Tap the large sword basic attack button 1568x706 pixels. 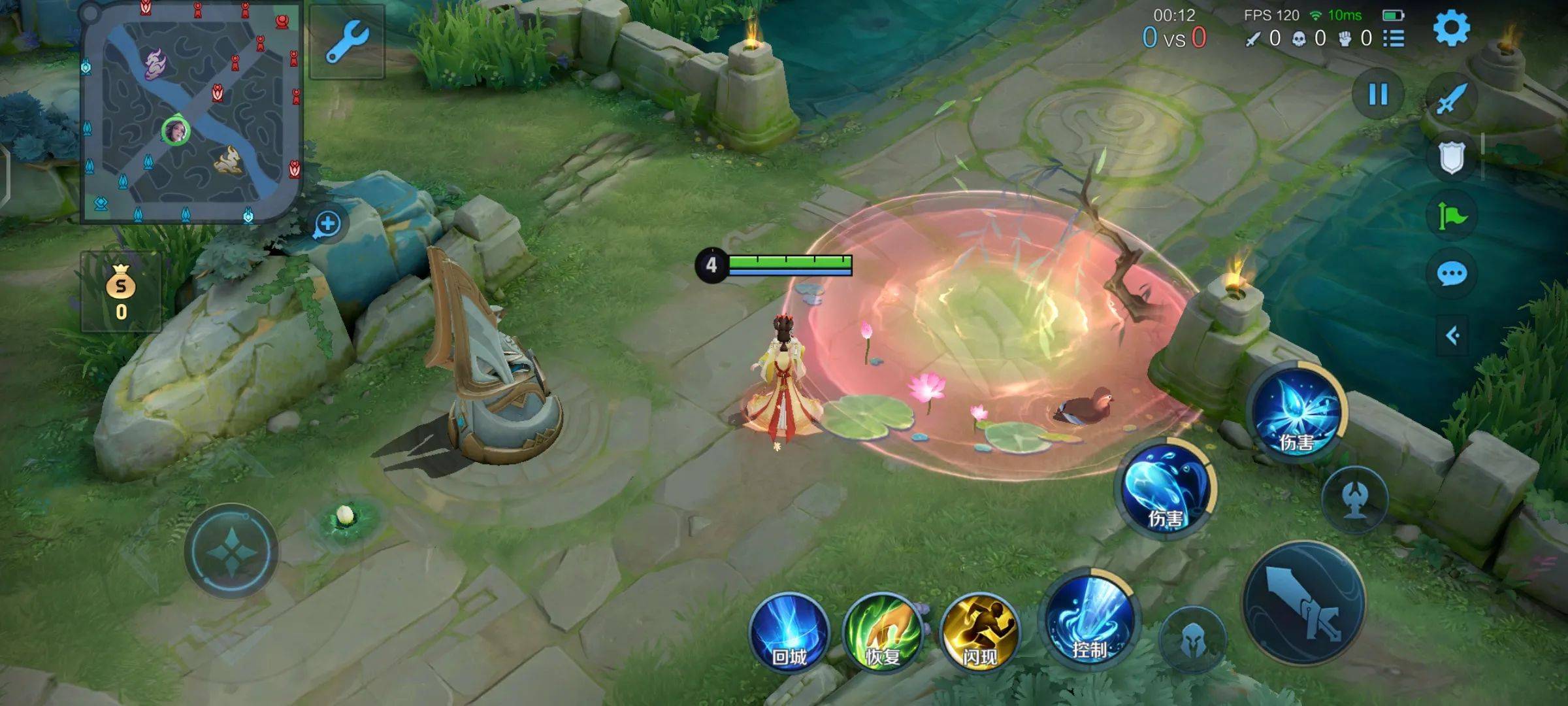point(1303,603)
